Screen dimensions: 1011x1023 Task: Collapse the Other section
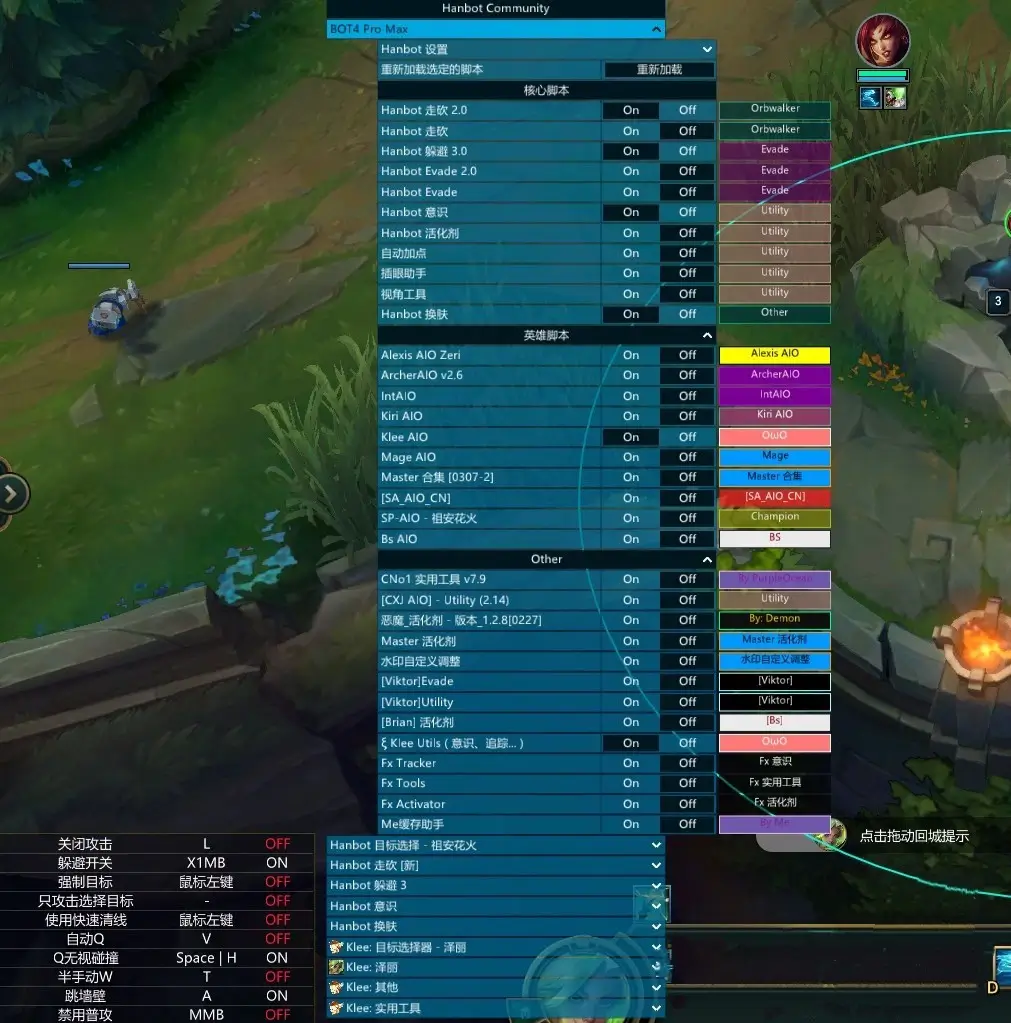point(707,560)
